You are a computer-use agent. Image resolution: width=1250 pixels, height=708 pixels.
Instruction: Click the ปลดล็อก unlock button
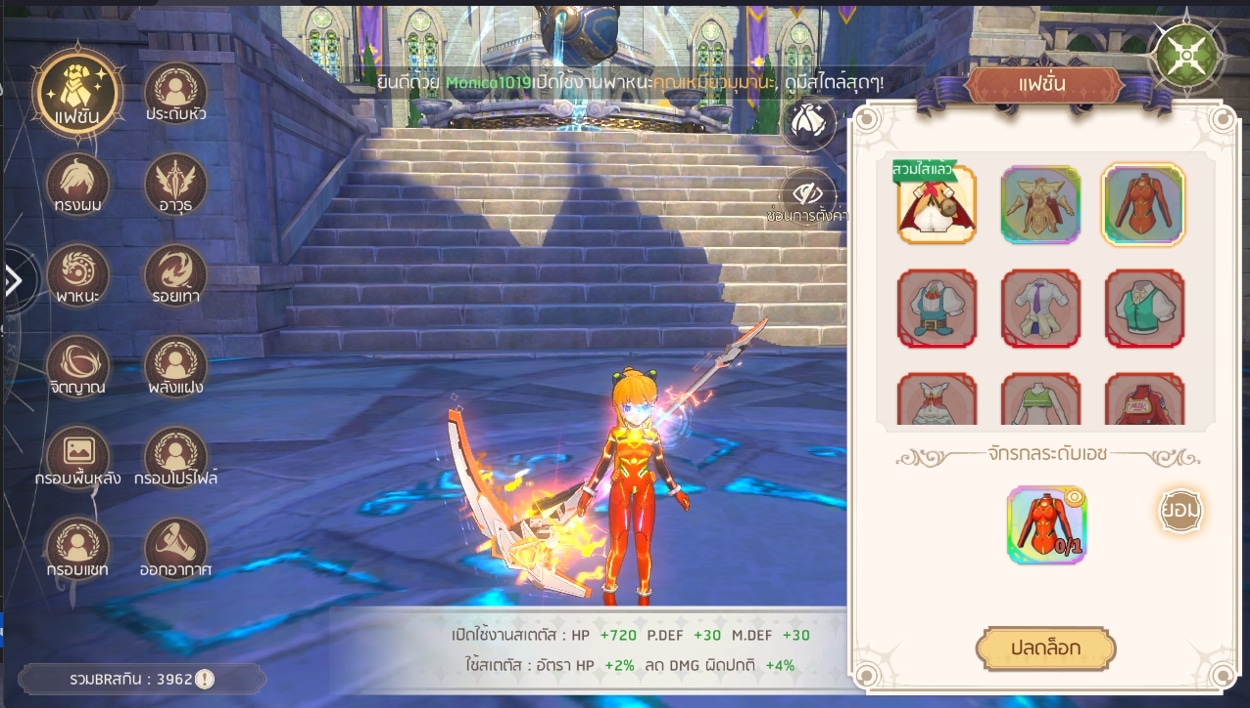(x=1045, y=649)
